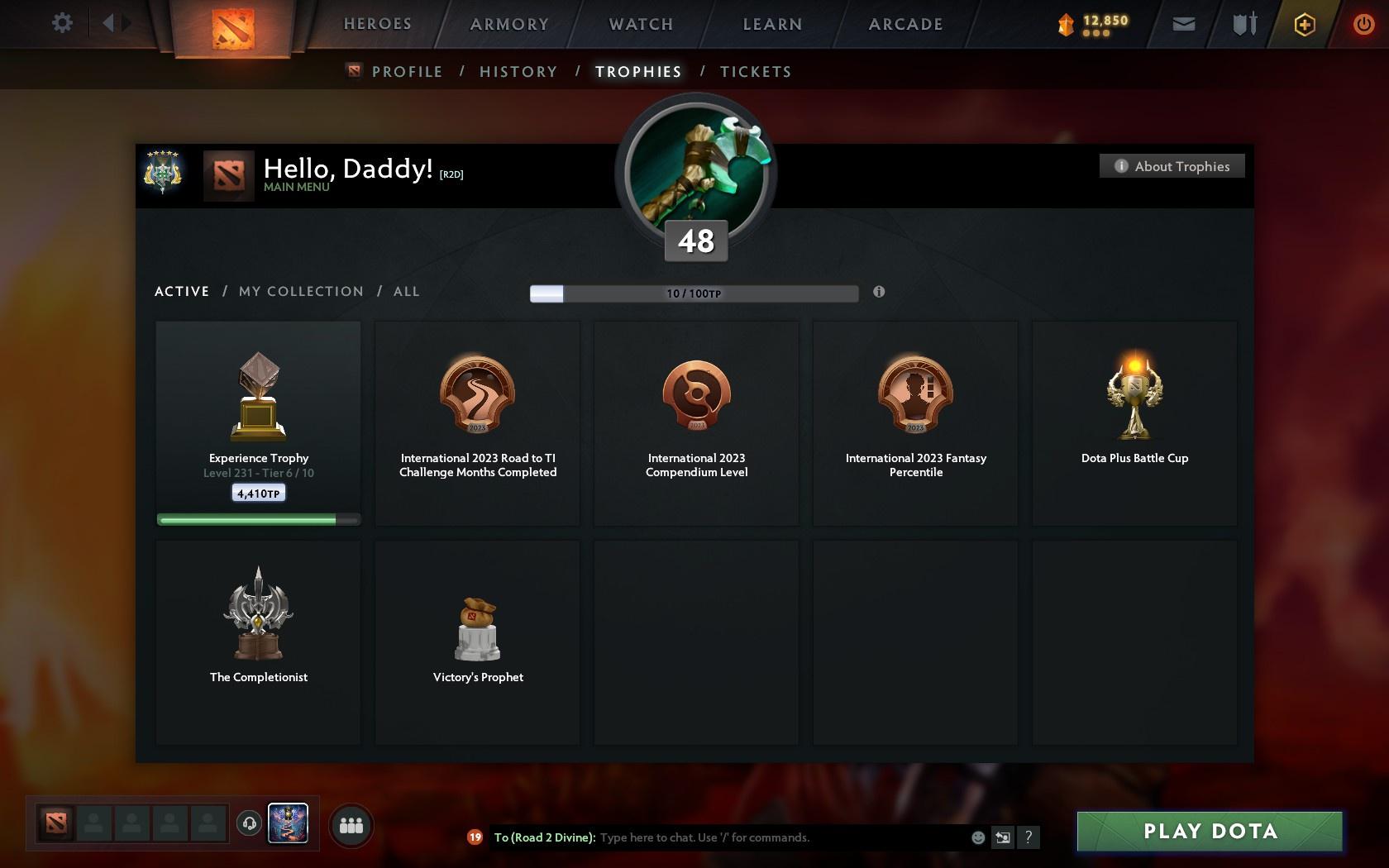Open the WATCH menu

click(640, 24)
